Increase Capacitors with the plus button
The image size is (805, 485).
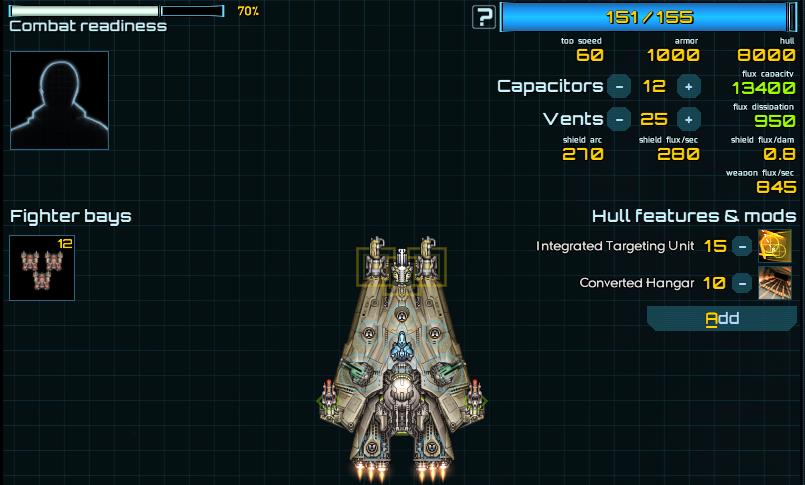coord(688,86)
